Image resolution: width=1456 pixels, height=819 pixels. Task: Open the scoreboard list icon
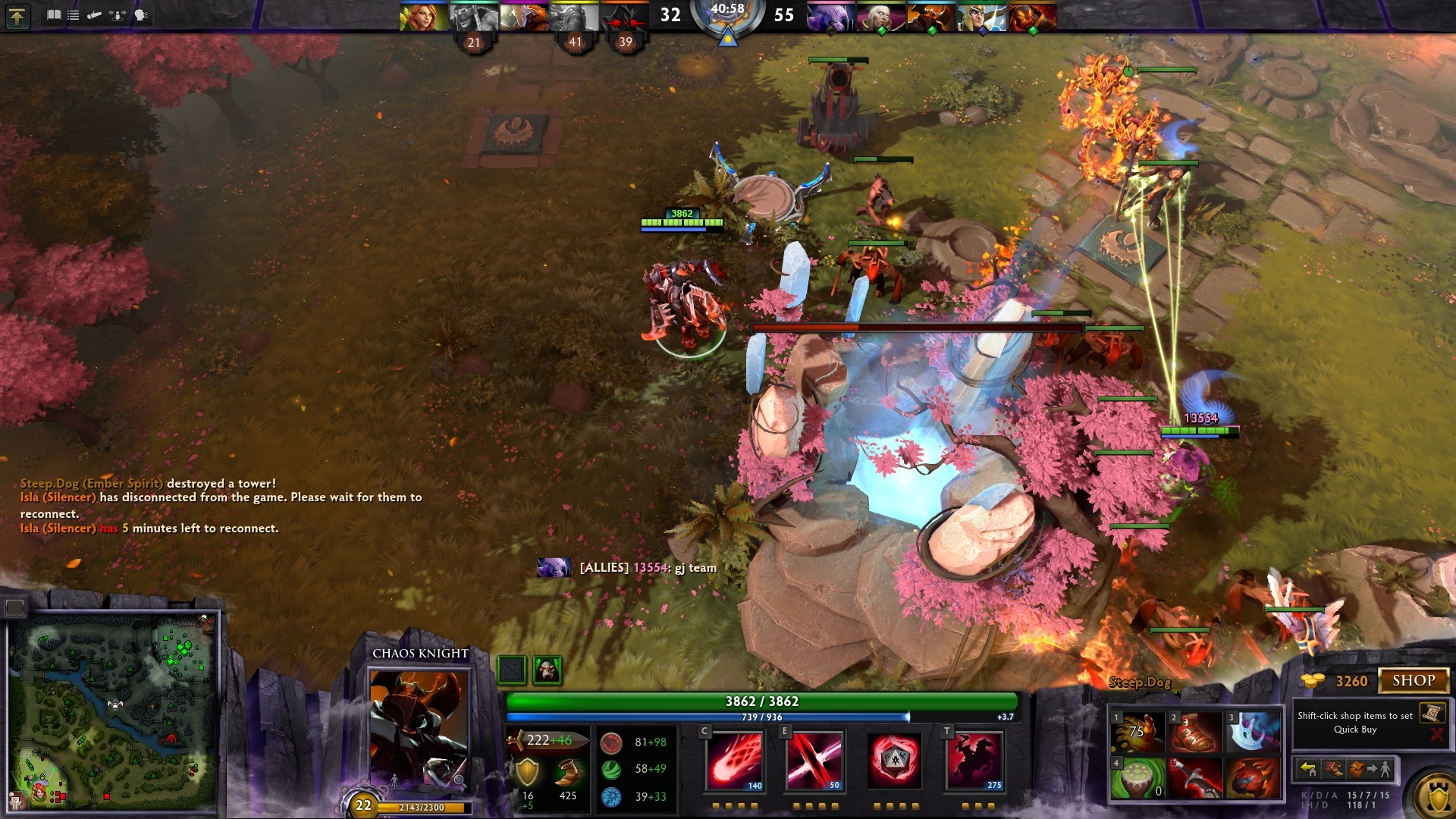(x=73, y=15)
